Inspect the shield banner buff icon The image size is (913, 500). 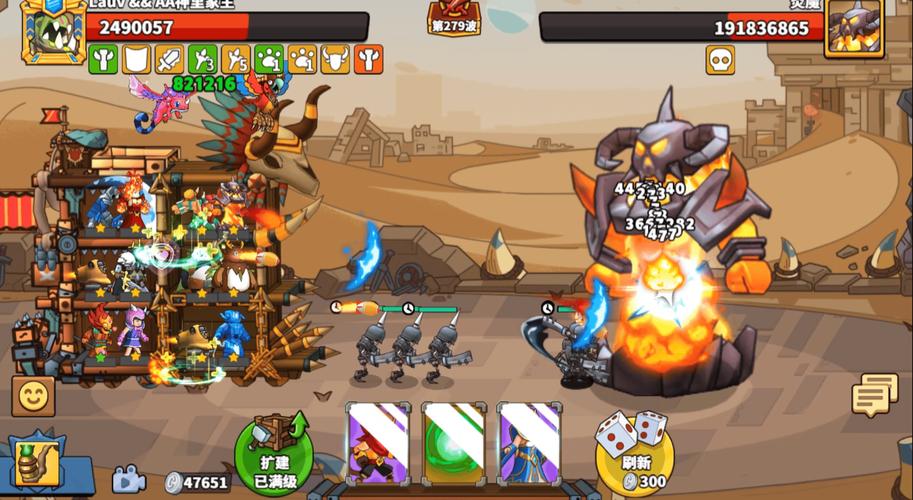point(136,60)
